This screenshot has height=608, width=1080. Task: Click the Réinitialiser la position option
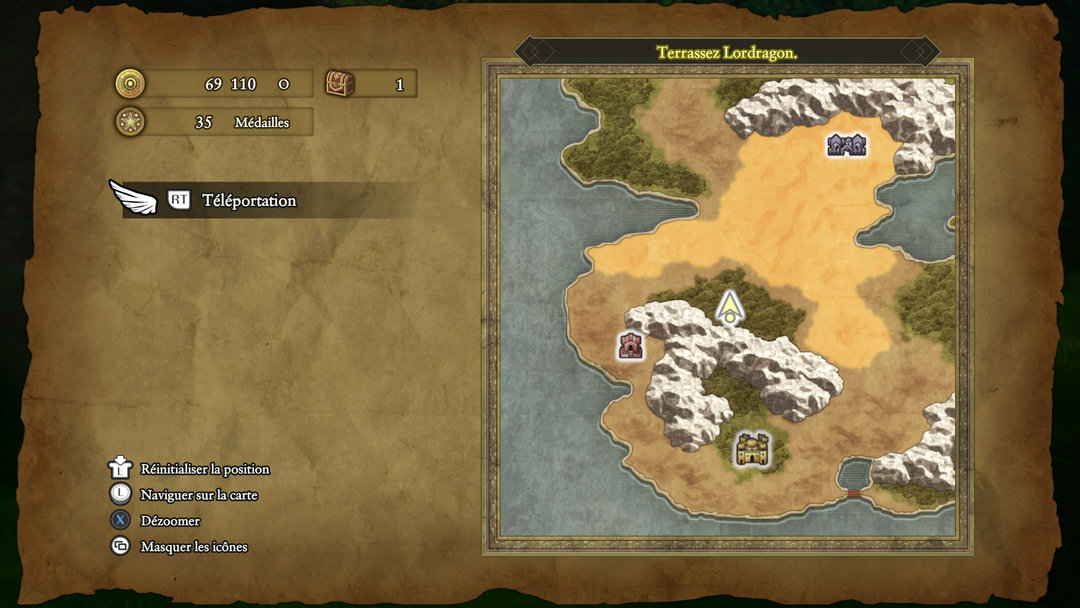click(204, 469)
